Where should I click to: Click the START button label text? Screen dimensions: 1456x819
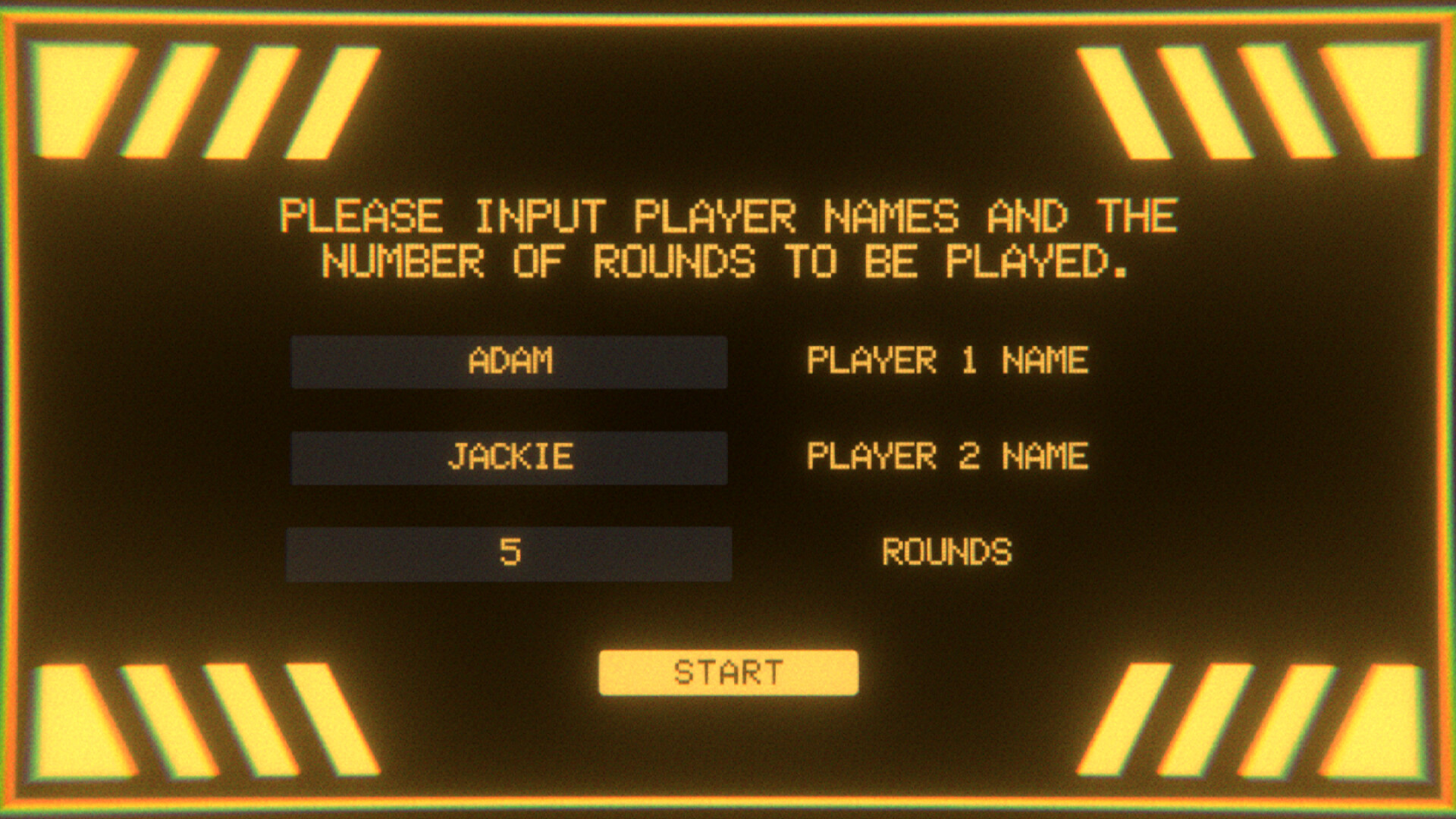(726, 670)
